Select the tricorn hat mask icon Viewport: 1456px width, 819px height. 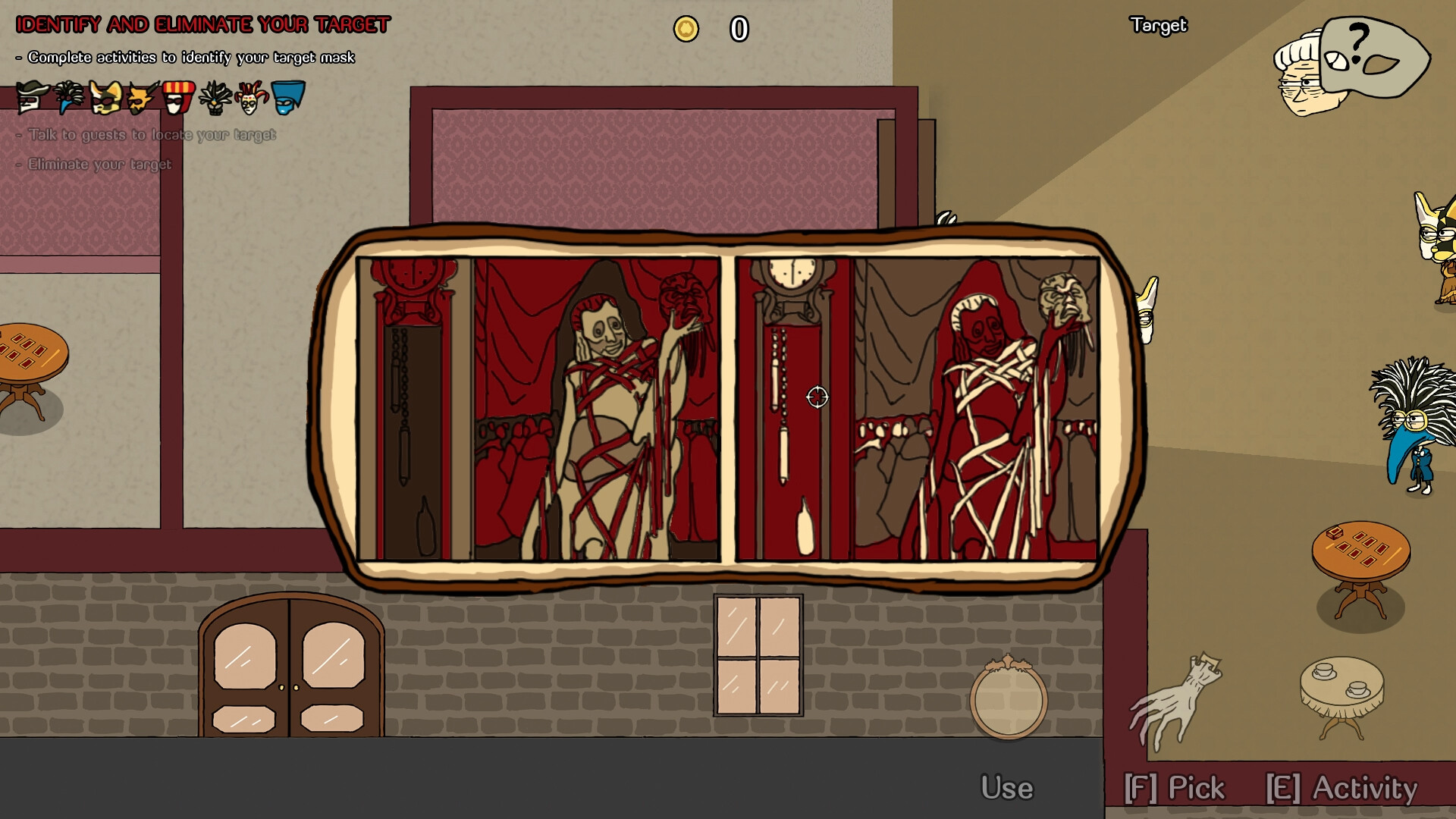[x=31, y=96]
